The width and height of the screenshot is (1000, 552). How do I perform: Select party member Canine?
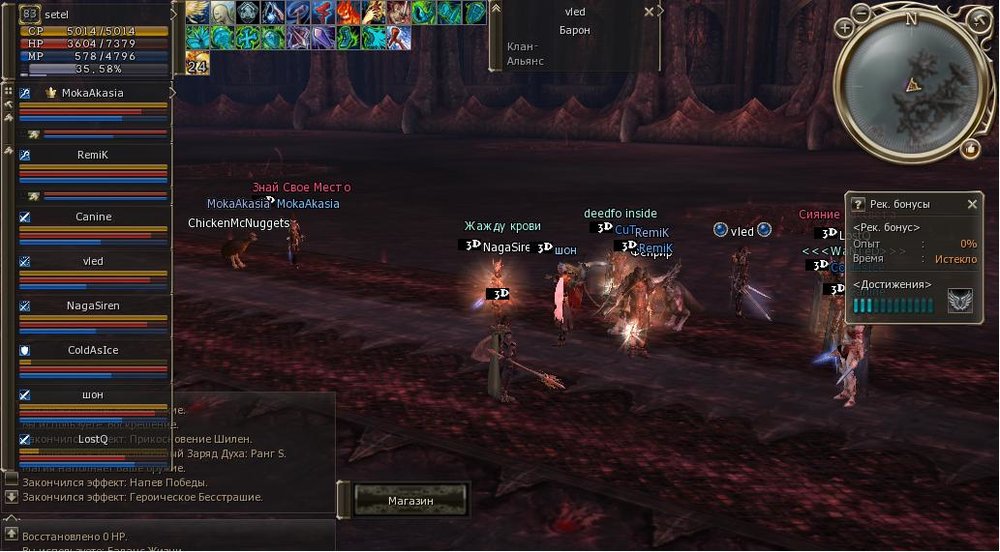[93, 216]
